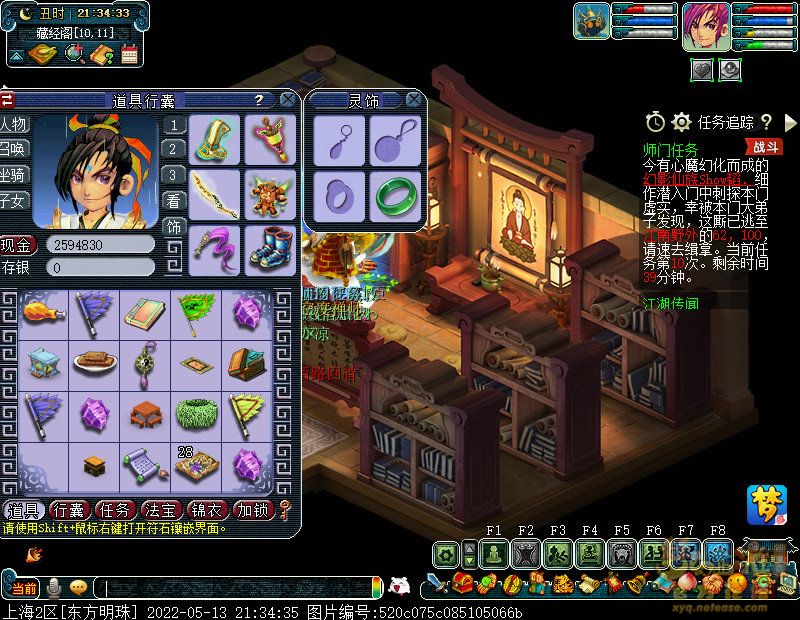Click the 加锁 lock button

(x=252, y=510)
